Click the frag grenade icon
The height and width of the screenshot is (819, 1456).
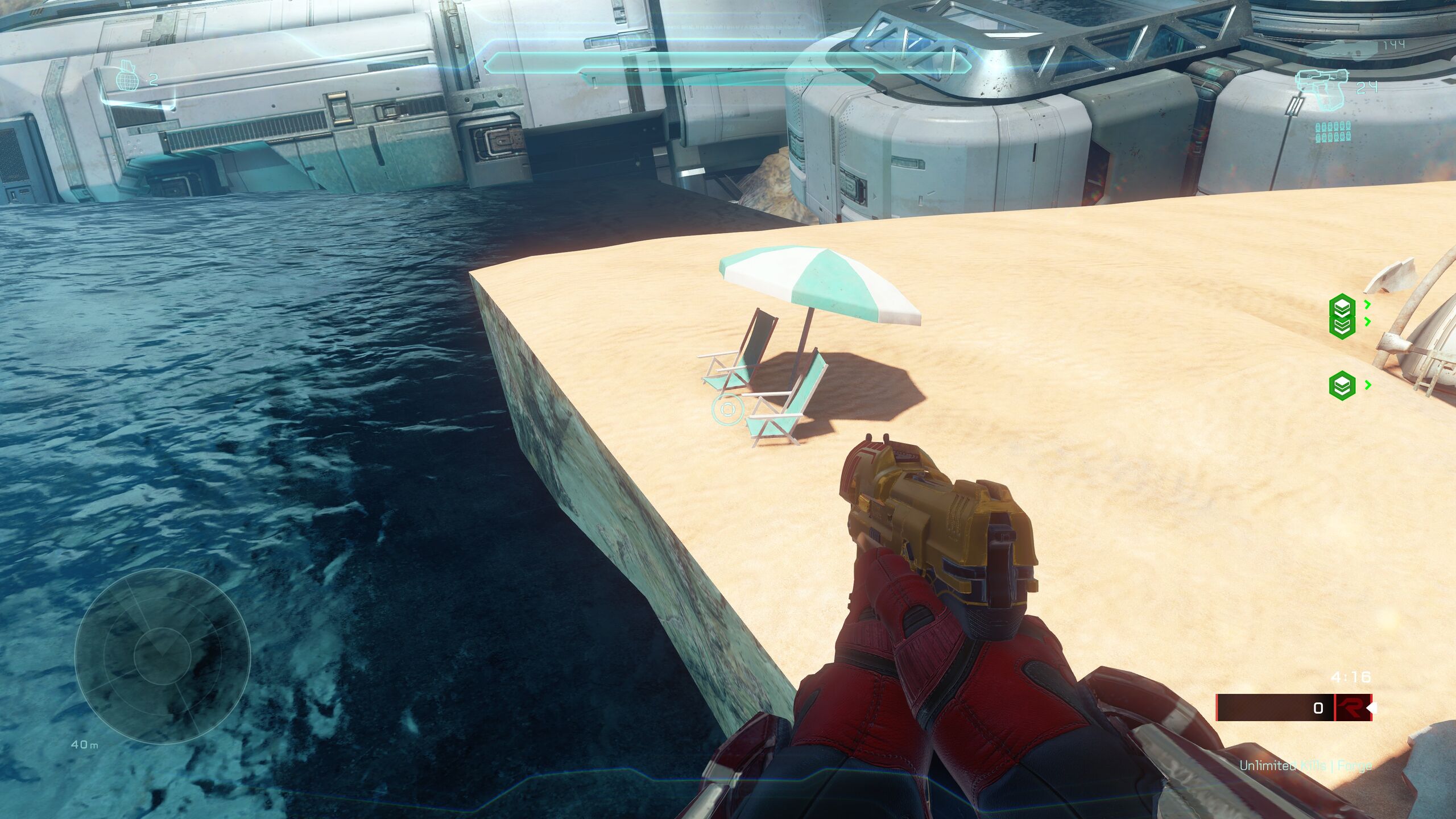(x=127, y=79)
